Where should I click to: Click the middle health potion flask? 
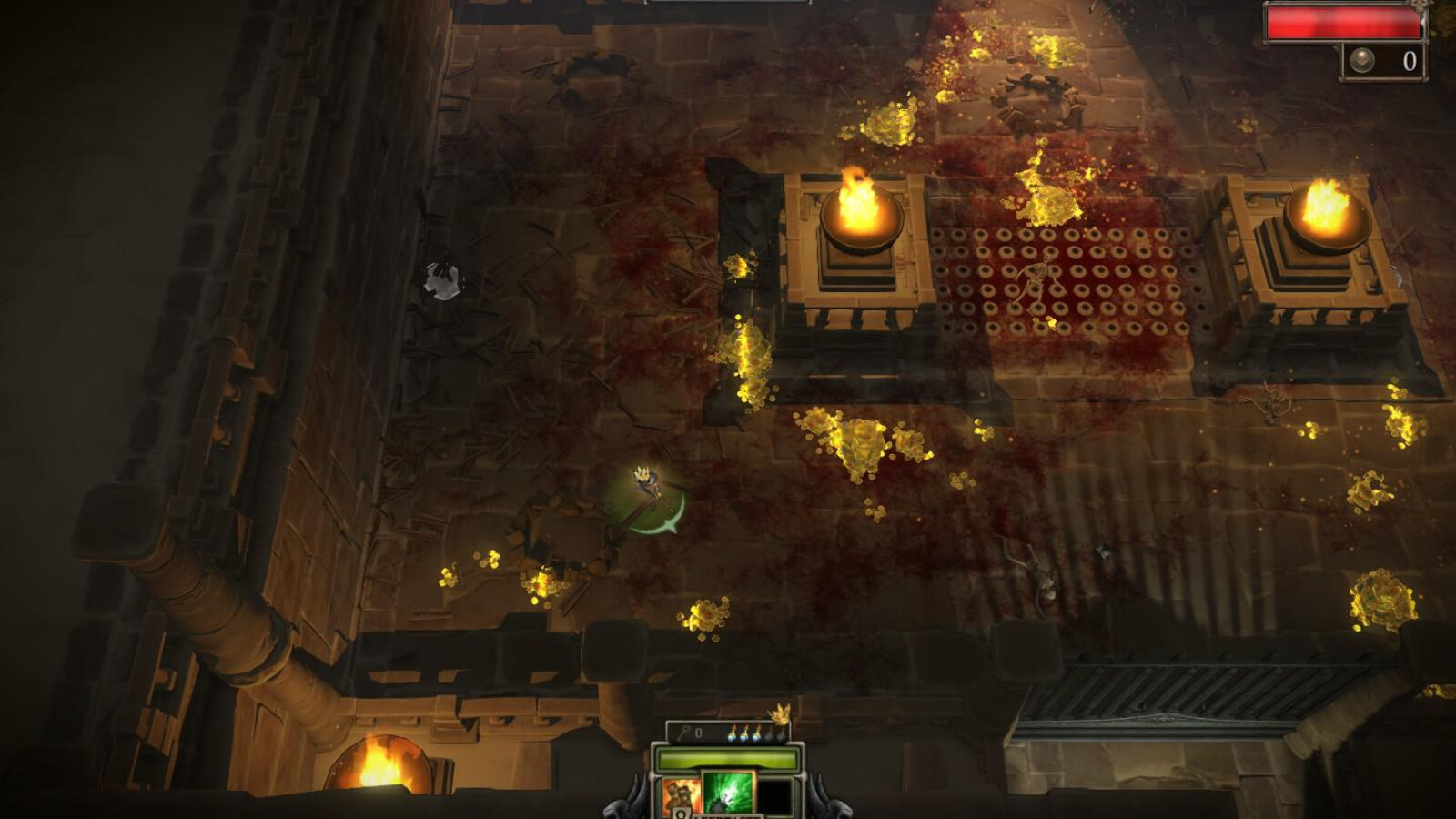coord(744,734)
